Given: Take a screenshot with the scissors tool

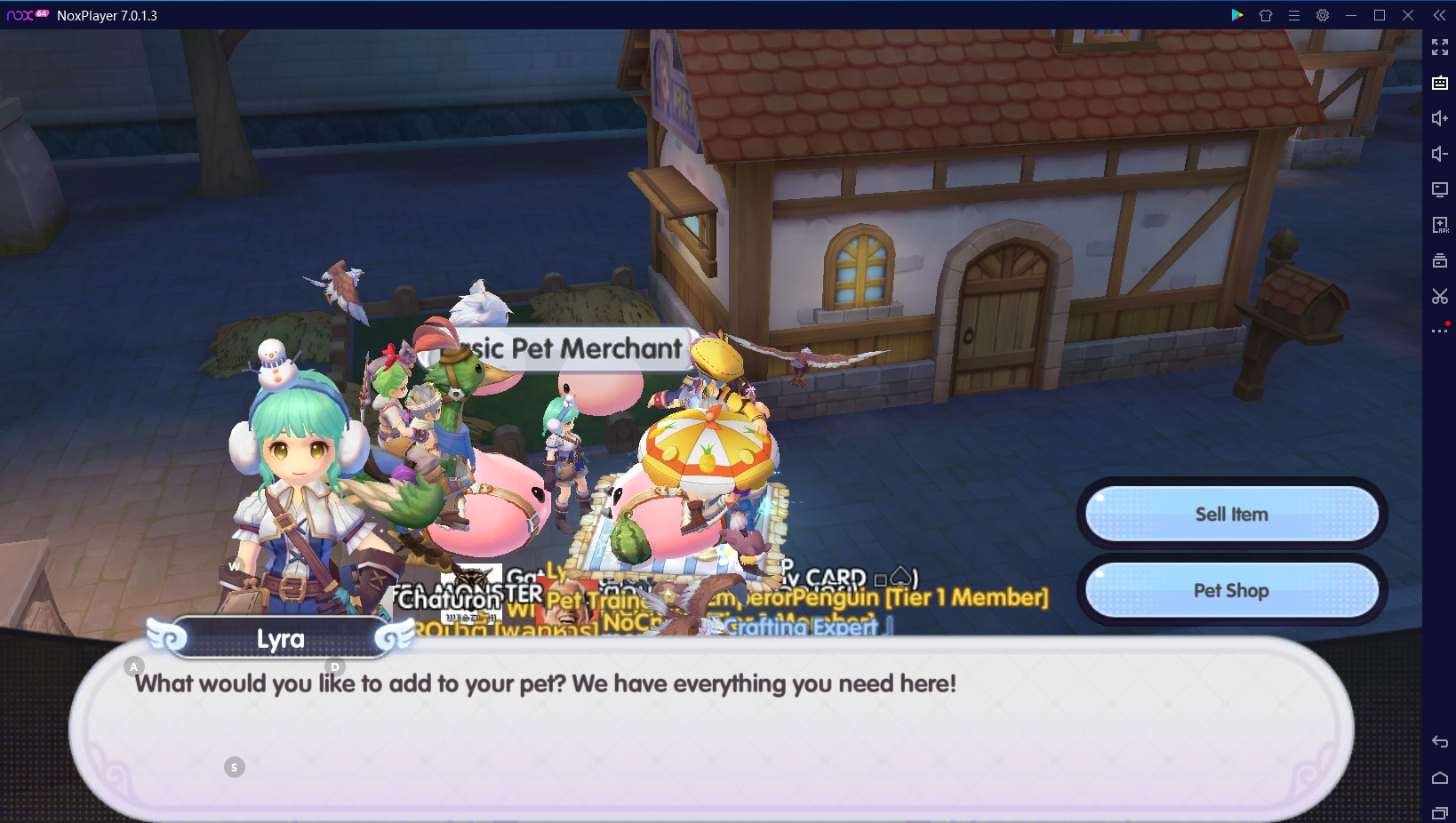Looking at the screenshot, I should click(1440, 296).
